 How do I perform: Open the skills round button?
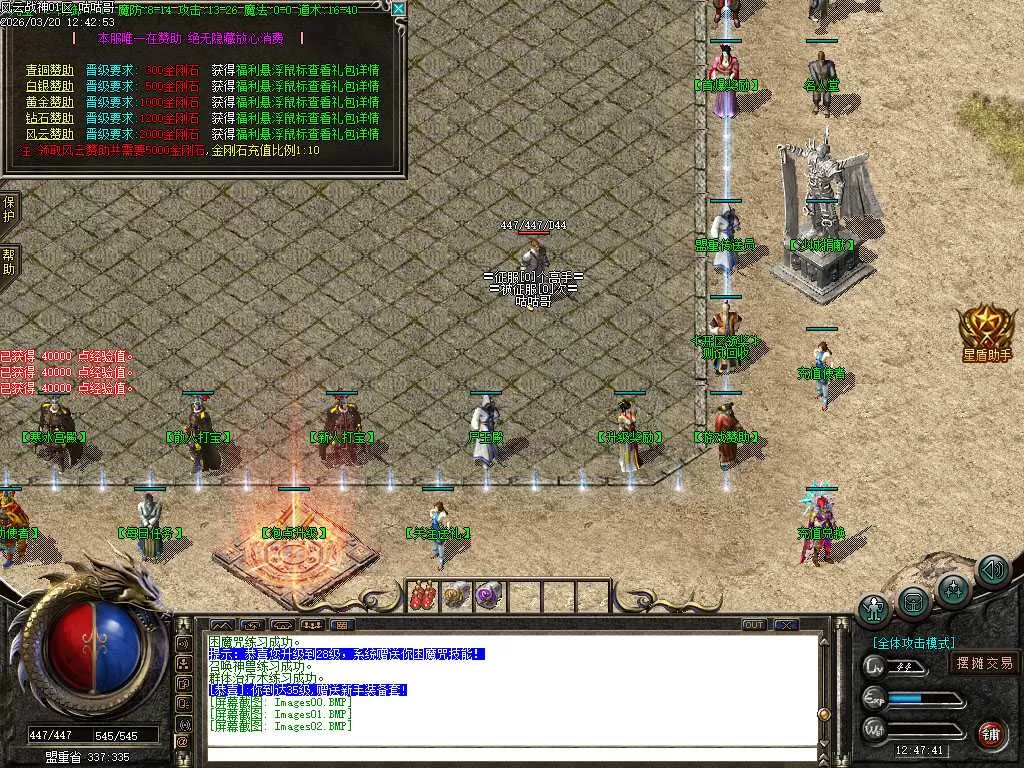coord(954,591)
